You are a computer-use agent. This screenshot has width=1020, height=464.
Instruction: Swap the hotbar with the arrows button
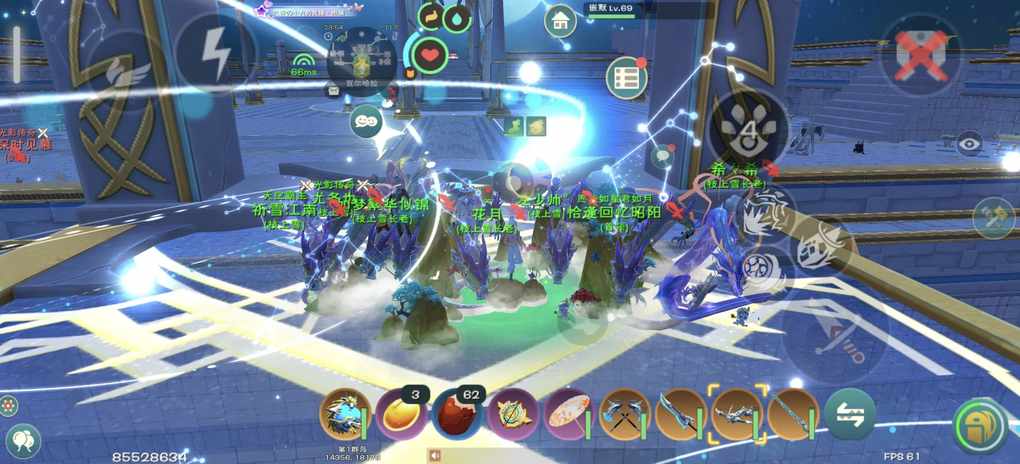click(x=850, y=414)
